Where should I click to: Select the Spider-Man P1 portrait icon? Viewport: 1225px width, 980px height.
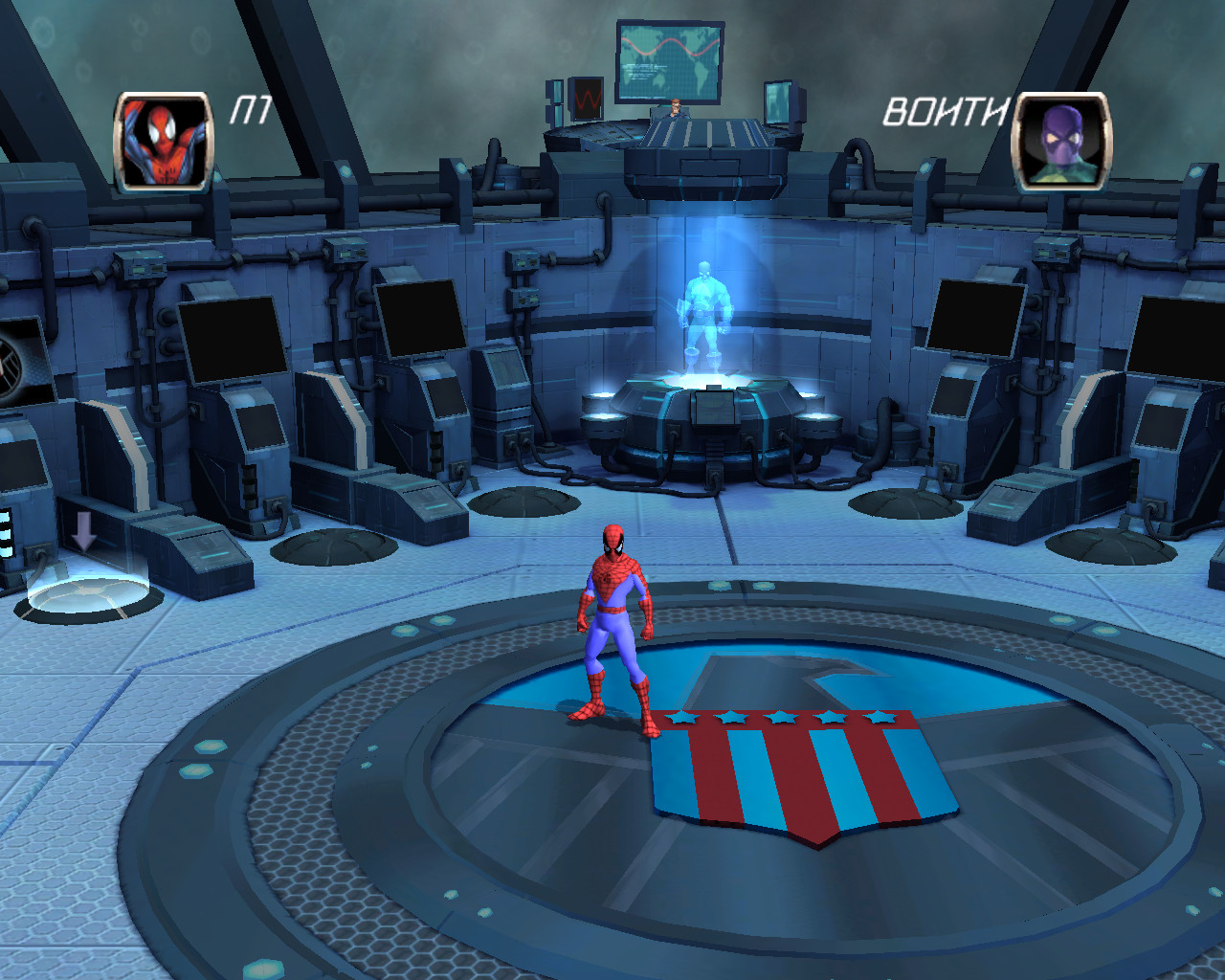[x=163, y=142]
